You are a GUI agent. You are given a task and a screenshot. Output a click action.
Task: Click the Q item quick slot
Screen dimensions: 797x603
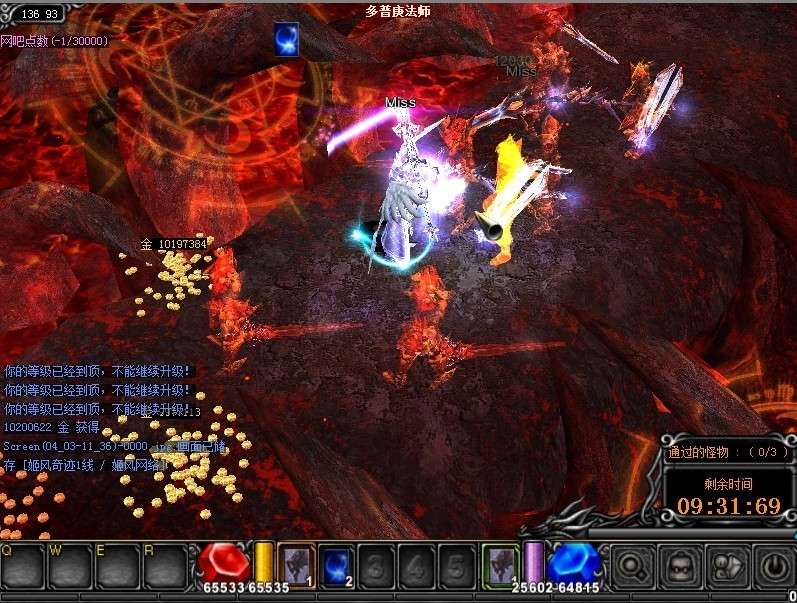click(x=22, y=565)
